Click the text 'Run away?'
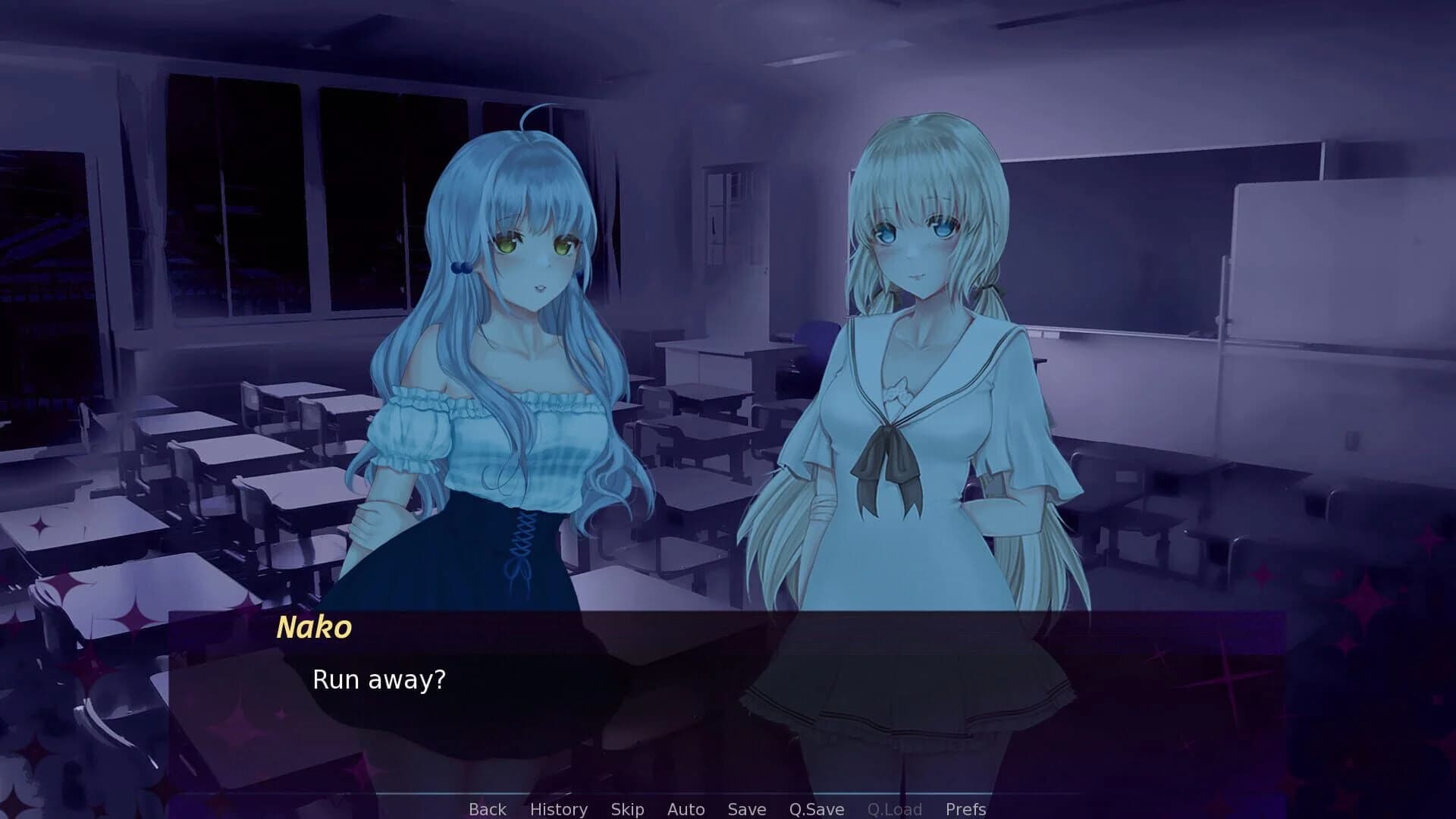Screen dimensions: 1456x819 (x=378, y=680)
